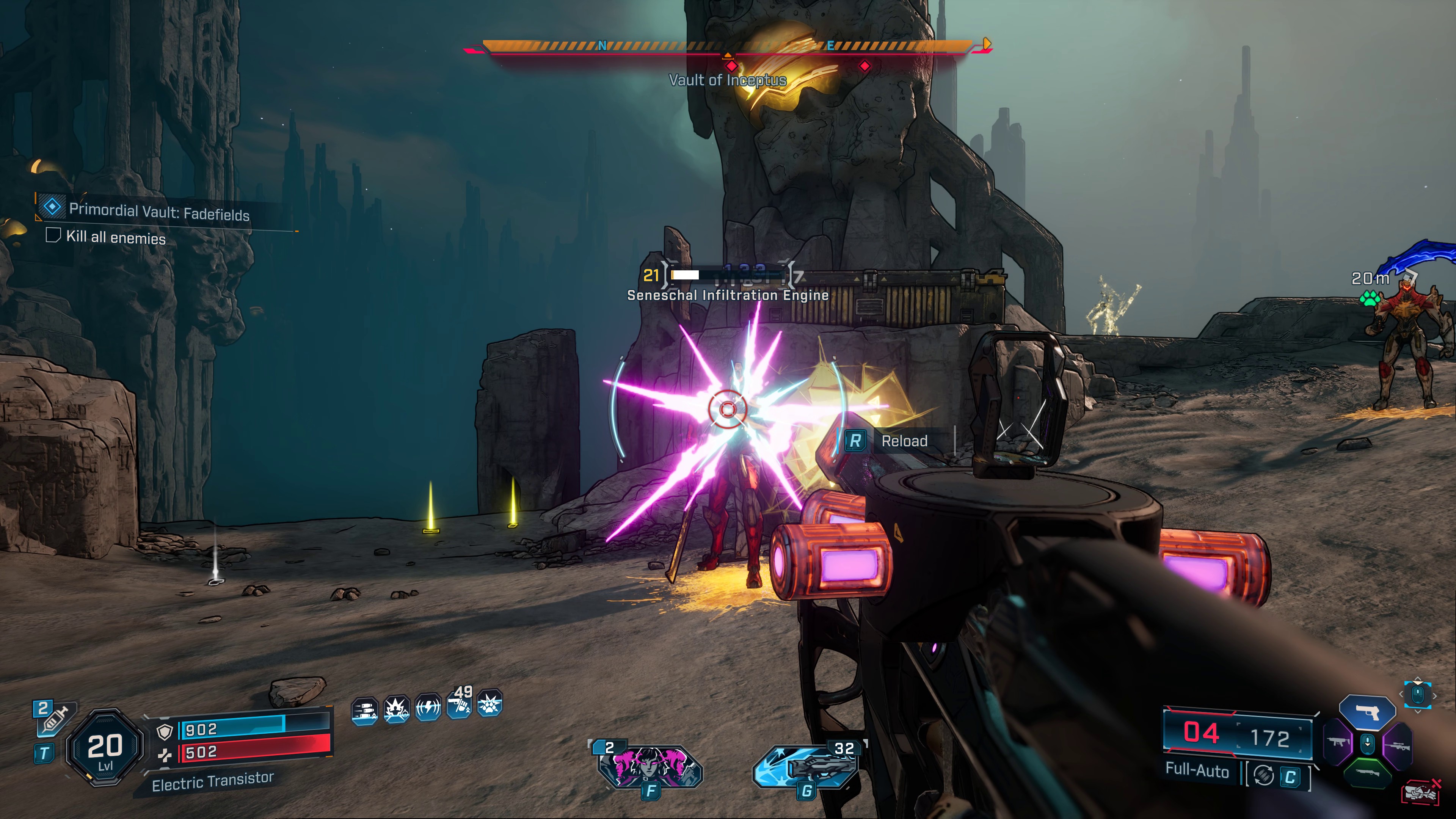The width and height of the screenshot is (1456, 819).
Task: Activate the pink-haired action skill icon
Action: (x=650, y=767)
